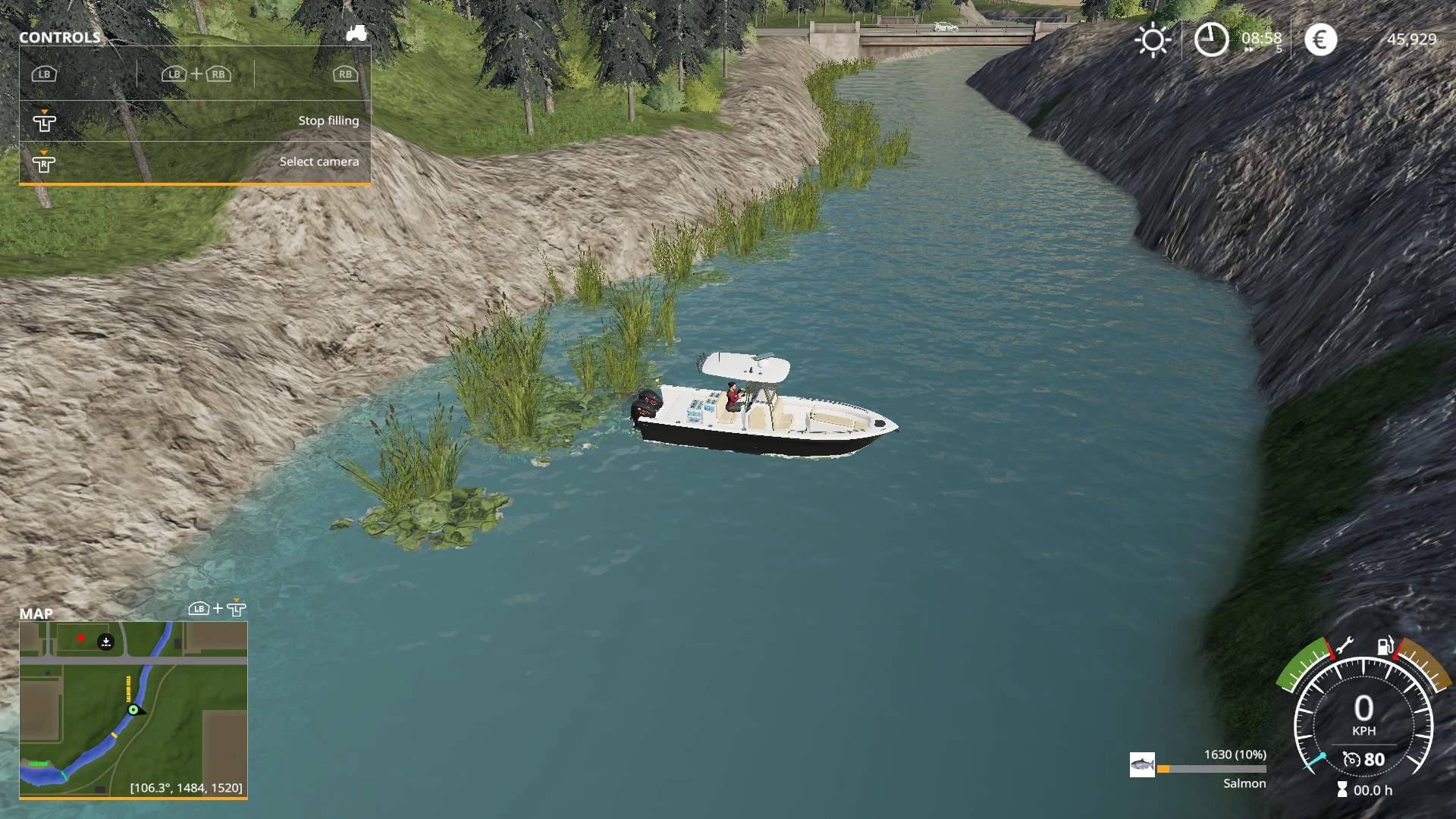The image size is (1456, 819).
Task: Toggle the cruise control speed icon
Action: tap(1351, 759)
